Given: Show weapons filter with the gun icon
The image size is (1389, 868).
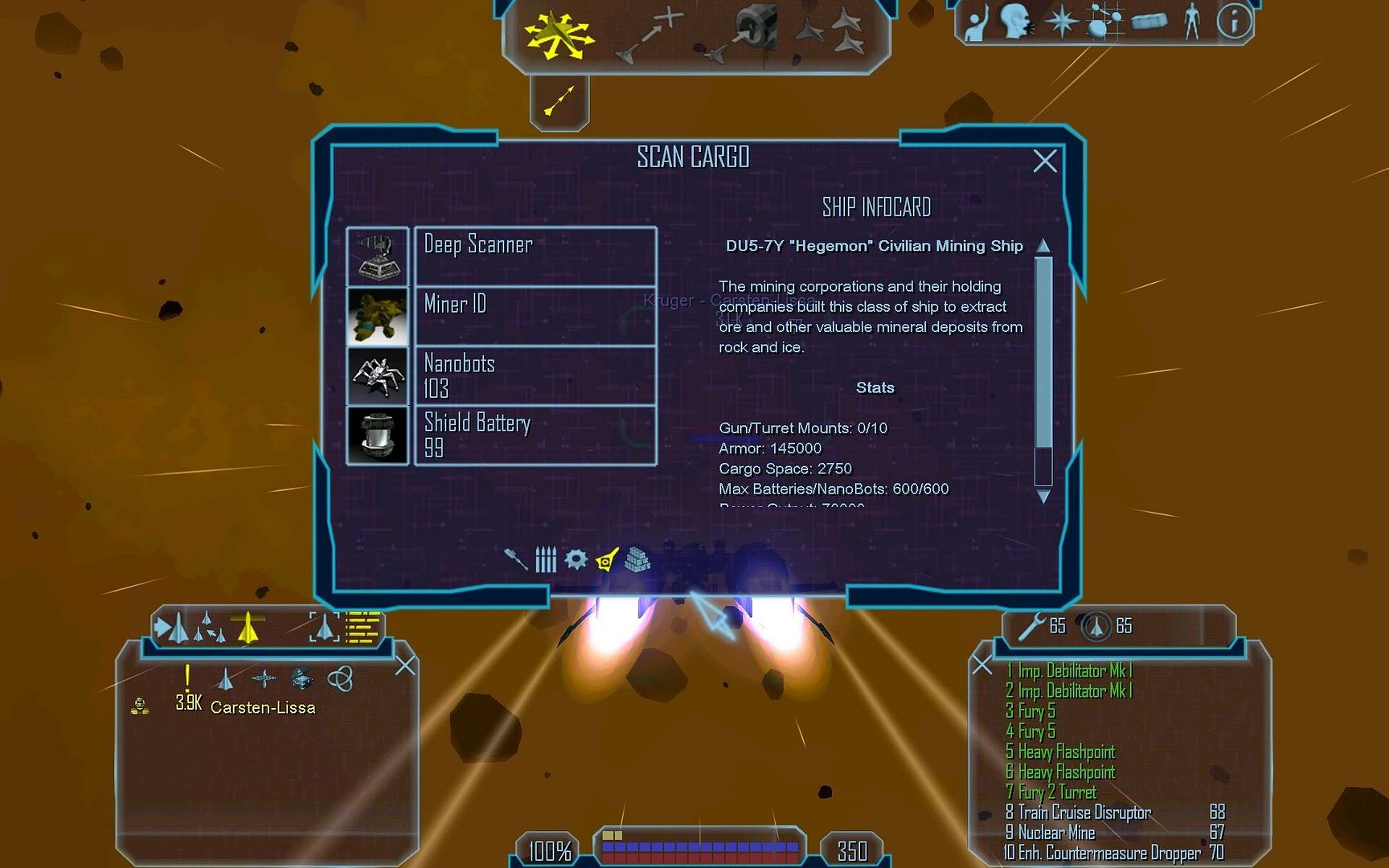Looking at the screenshot, I should pos(515,559).
